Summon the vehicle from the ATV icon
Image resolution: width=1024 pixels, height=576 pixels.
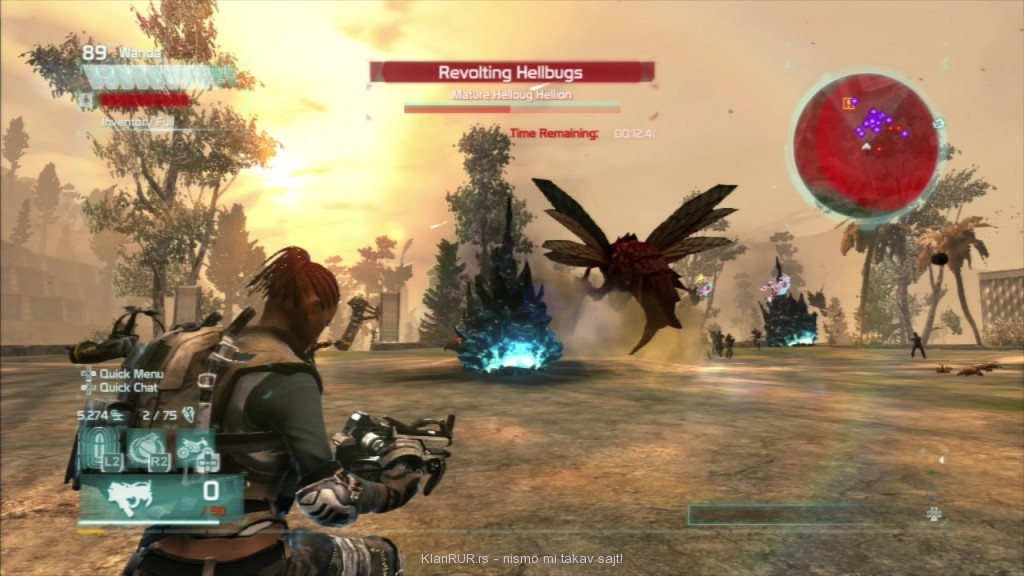[x=197, y=449]
